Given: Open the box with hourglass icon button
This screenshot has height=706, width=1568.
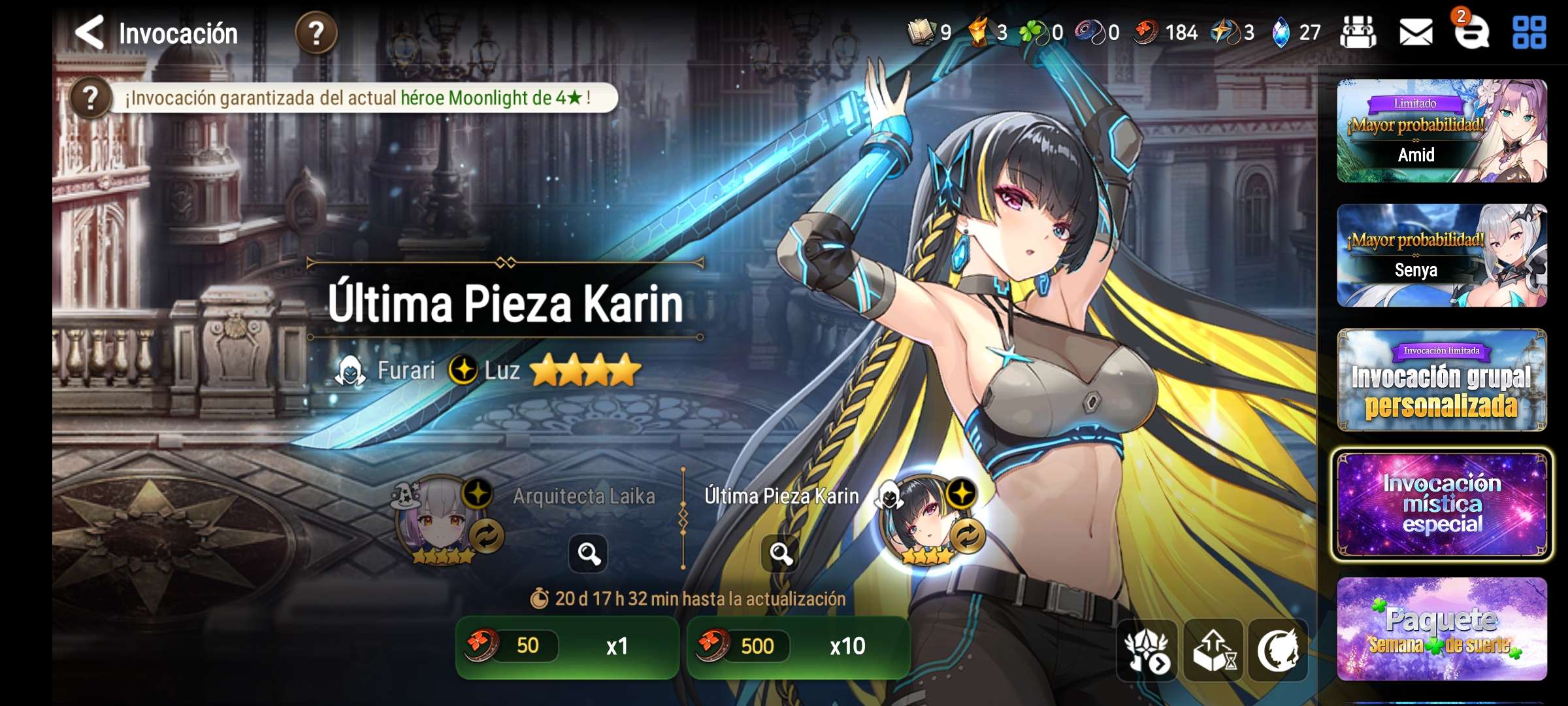Looking at the screenshot, I should click(x=1214, y=650).
